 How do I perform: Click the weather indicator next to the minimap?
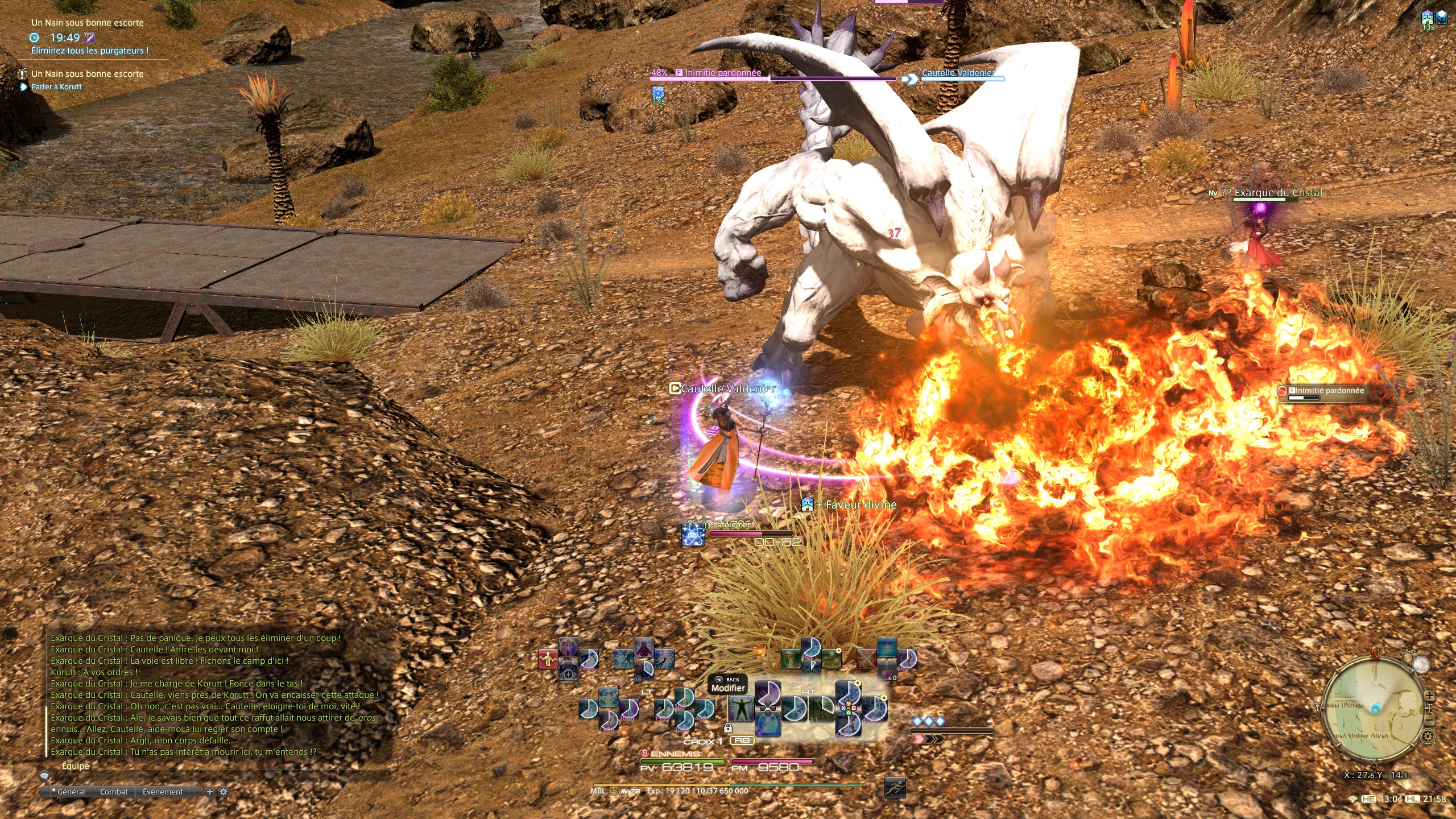tap(1421, 665)
